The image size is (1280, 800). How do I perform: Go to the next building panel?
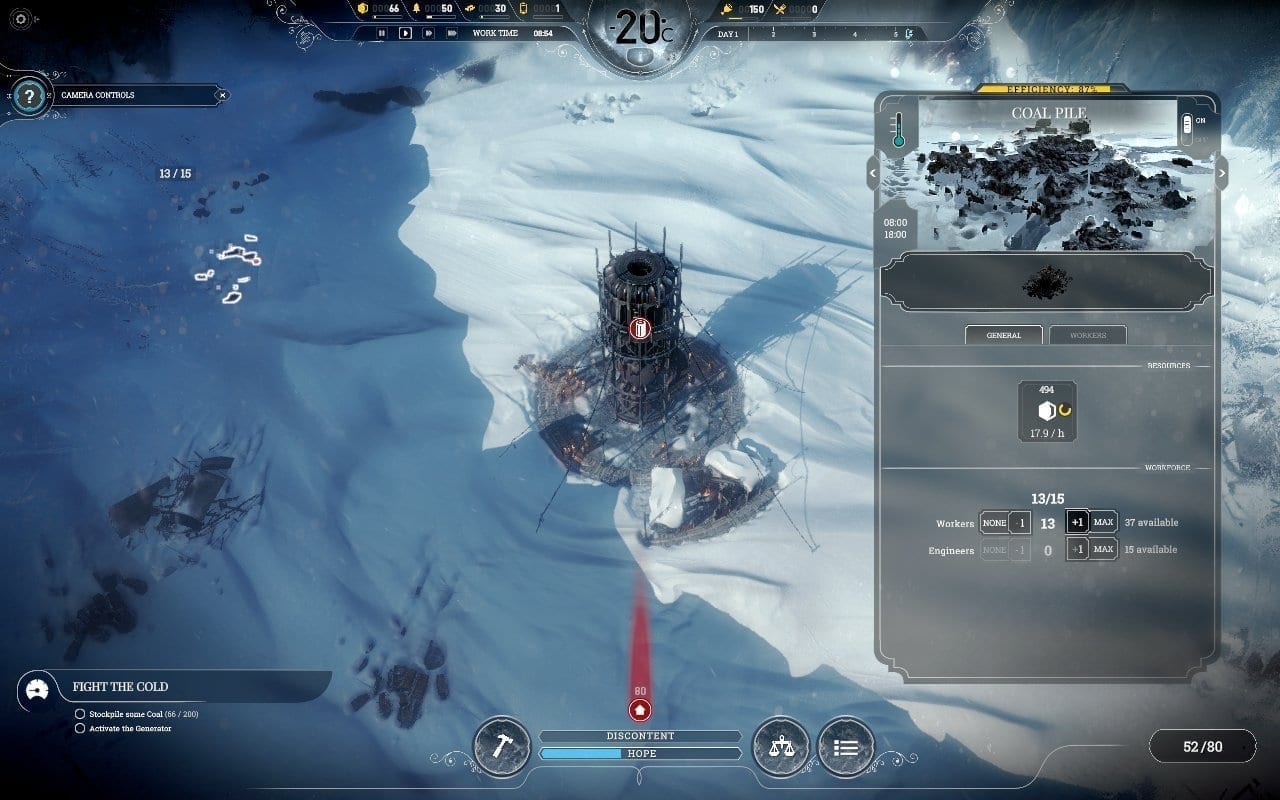point(1221,173)
